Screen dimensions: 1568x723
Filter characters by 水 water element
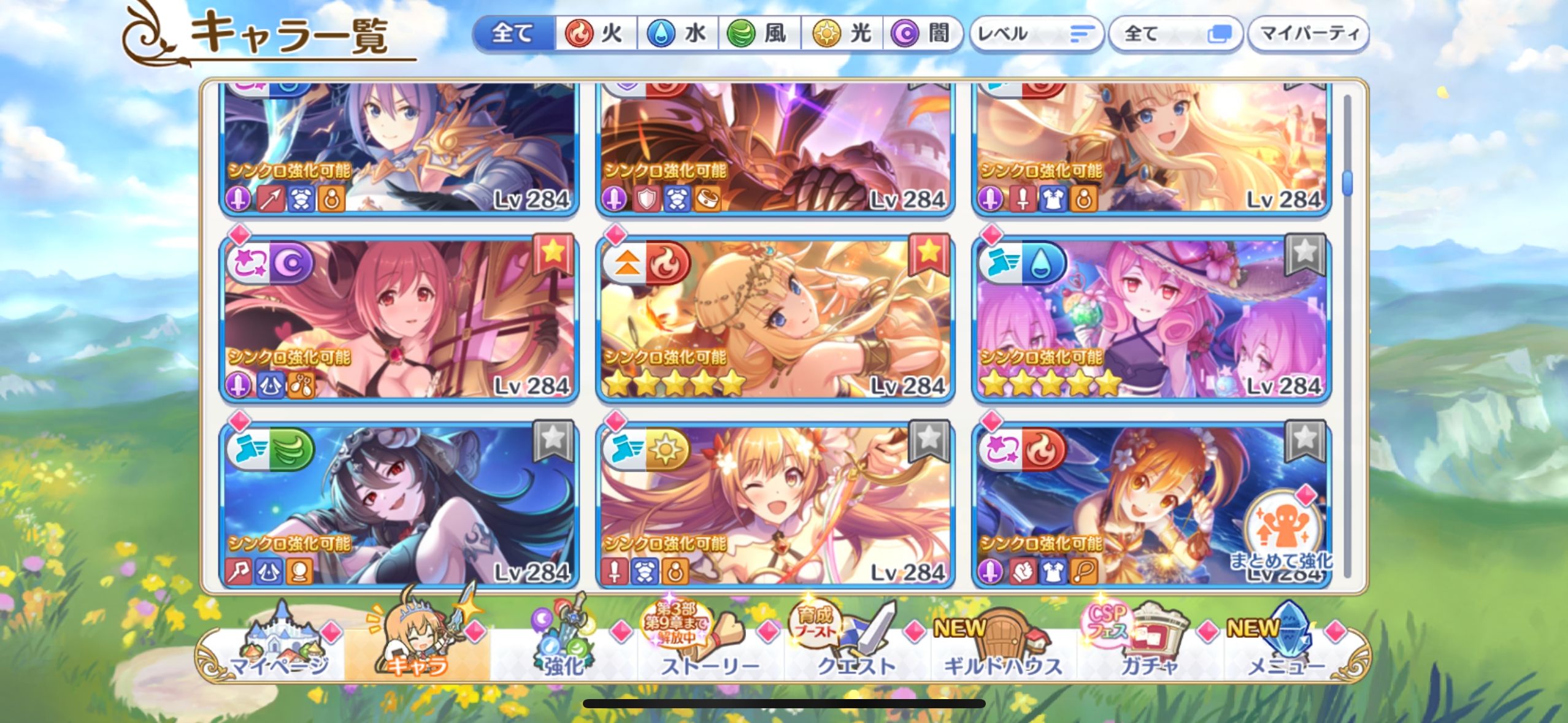(x=678, y=33)
